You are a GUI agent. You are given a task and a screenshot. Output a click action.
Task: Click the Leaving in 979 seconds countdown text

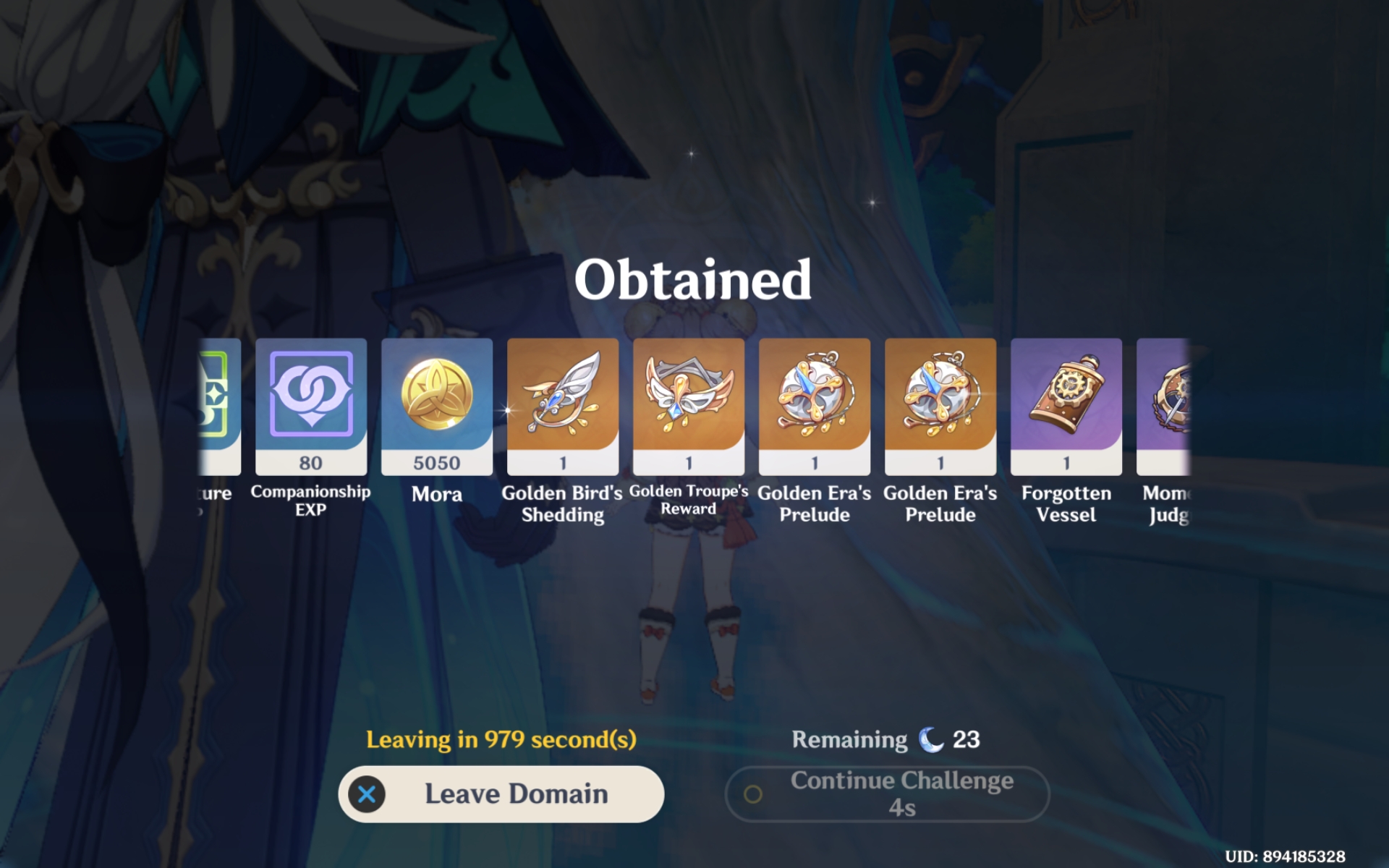(x=502, y=740)
